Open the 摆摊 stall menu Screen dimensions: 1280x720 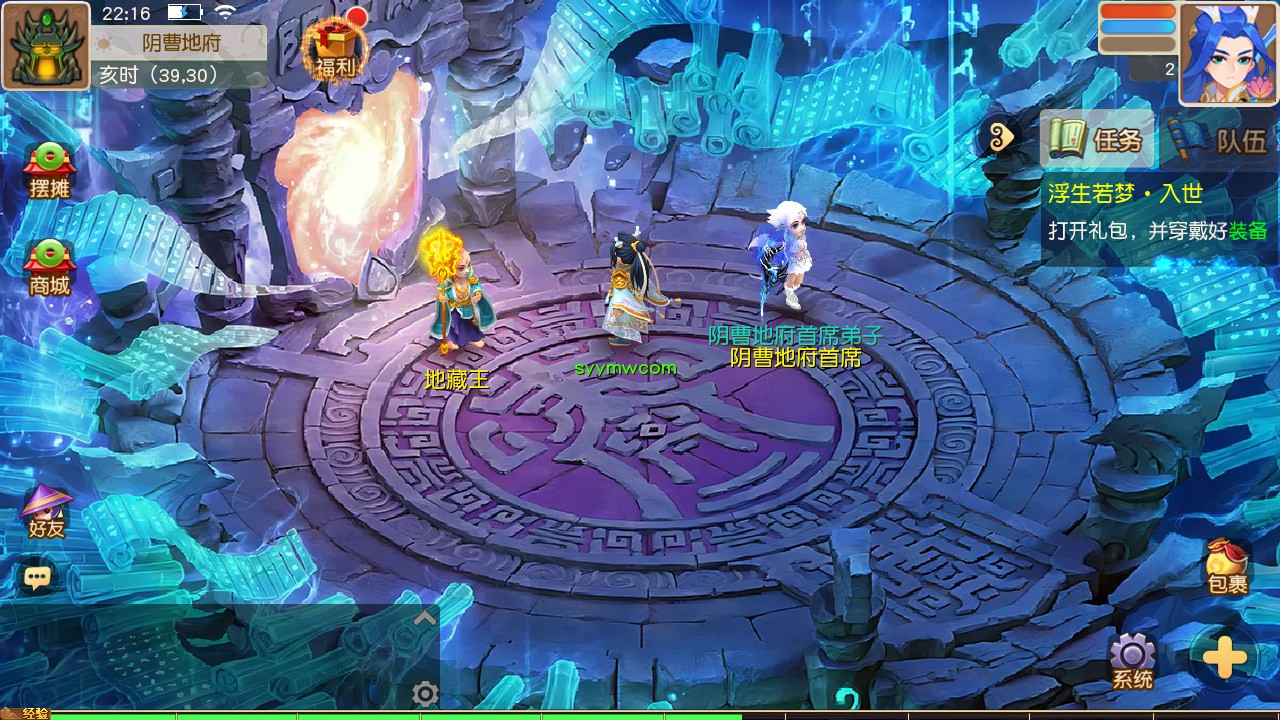(49, 171)
